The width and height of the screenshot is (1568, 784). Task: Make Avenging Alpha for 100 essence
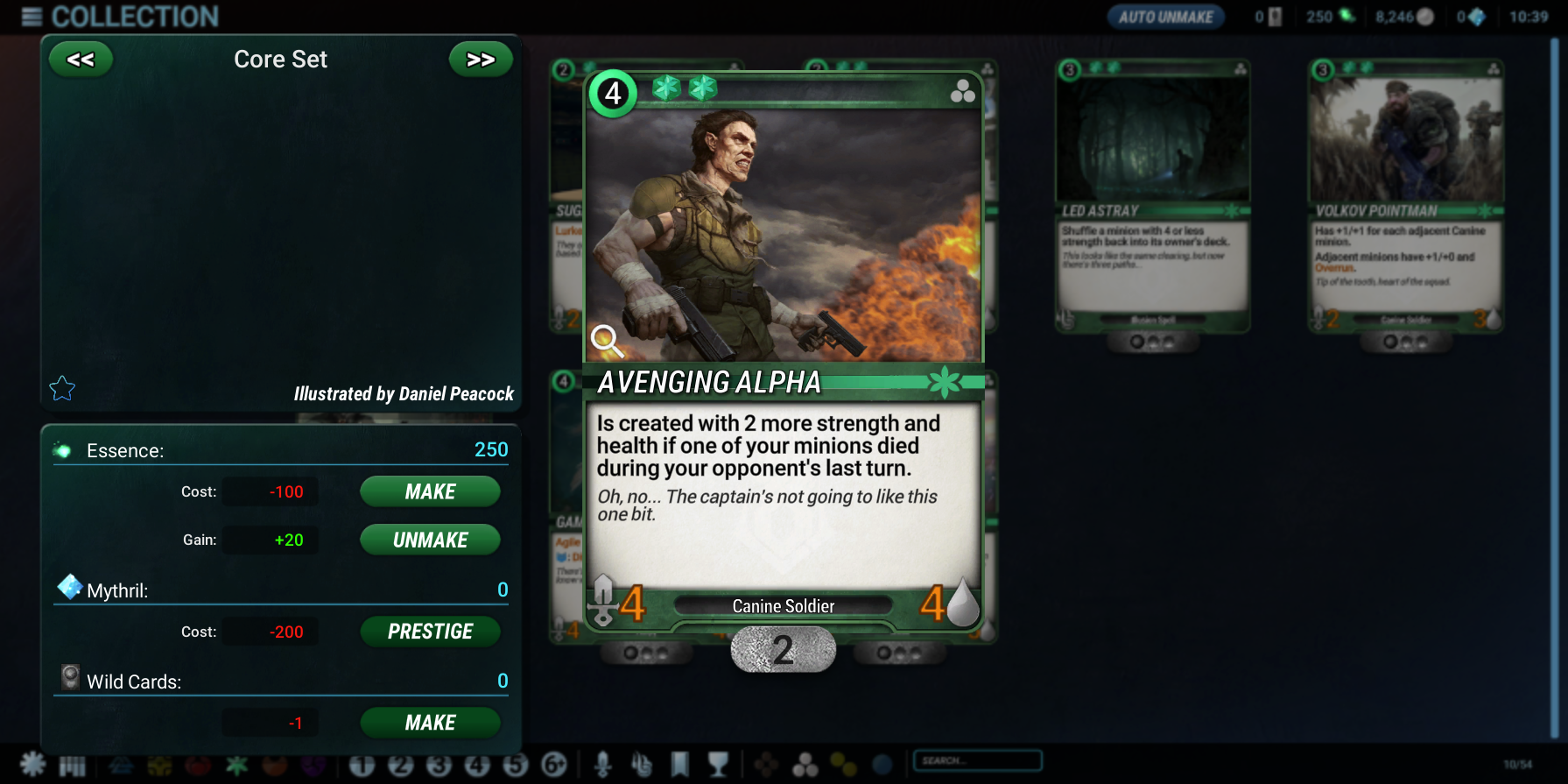(430, 491)
